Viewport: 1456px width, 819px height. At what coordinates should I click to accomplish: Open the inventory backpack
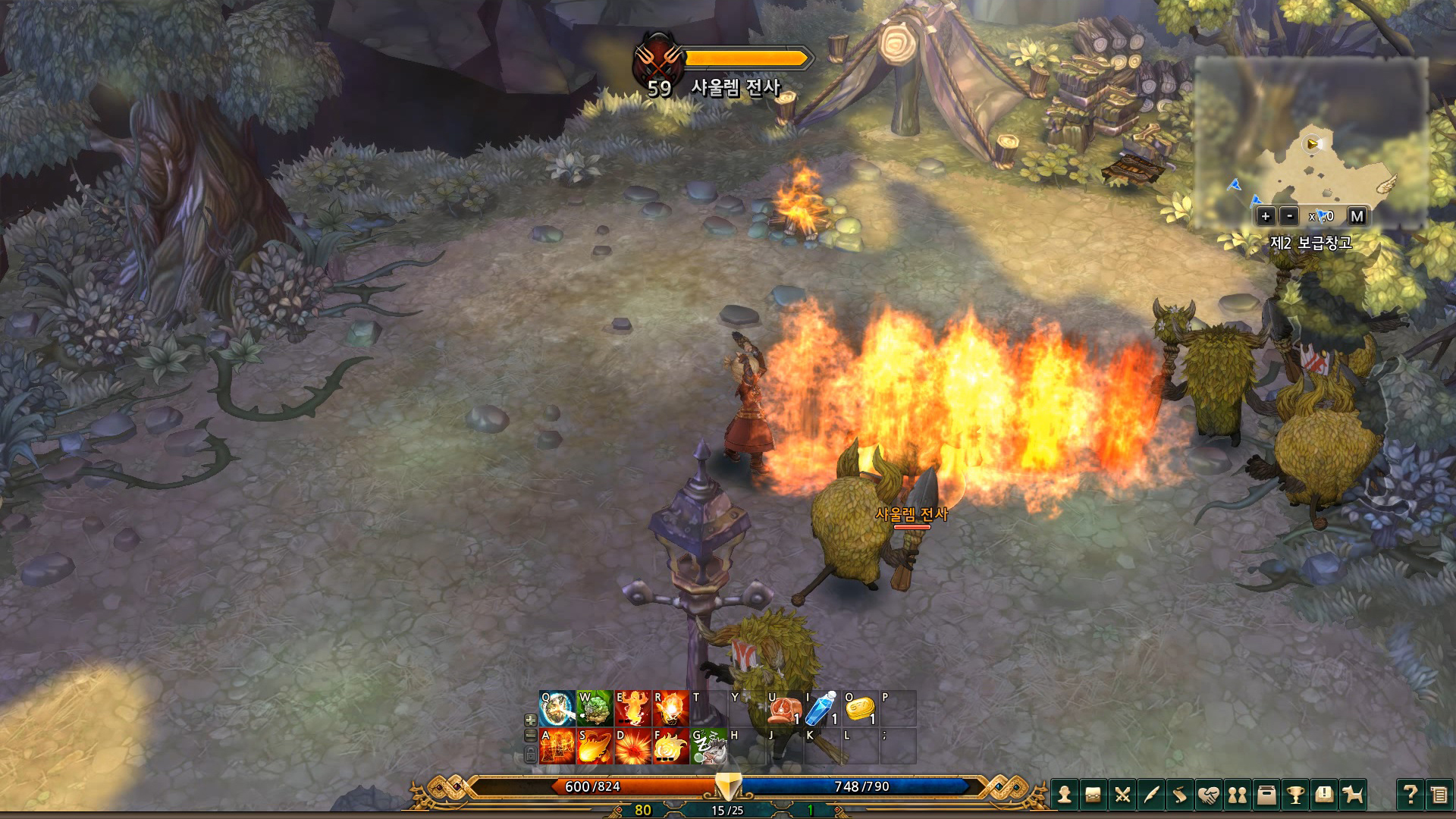[x=1094, y=794]
